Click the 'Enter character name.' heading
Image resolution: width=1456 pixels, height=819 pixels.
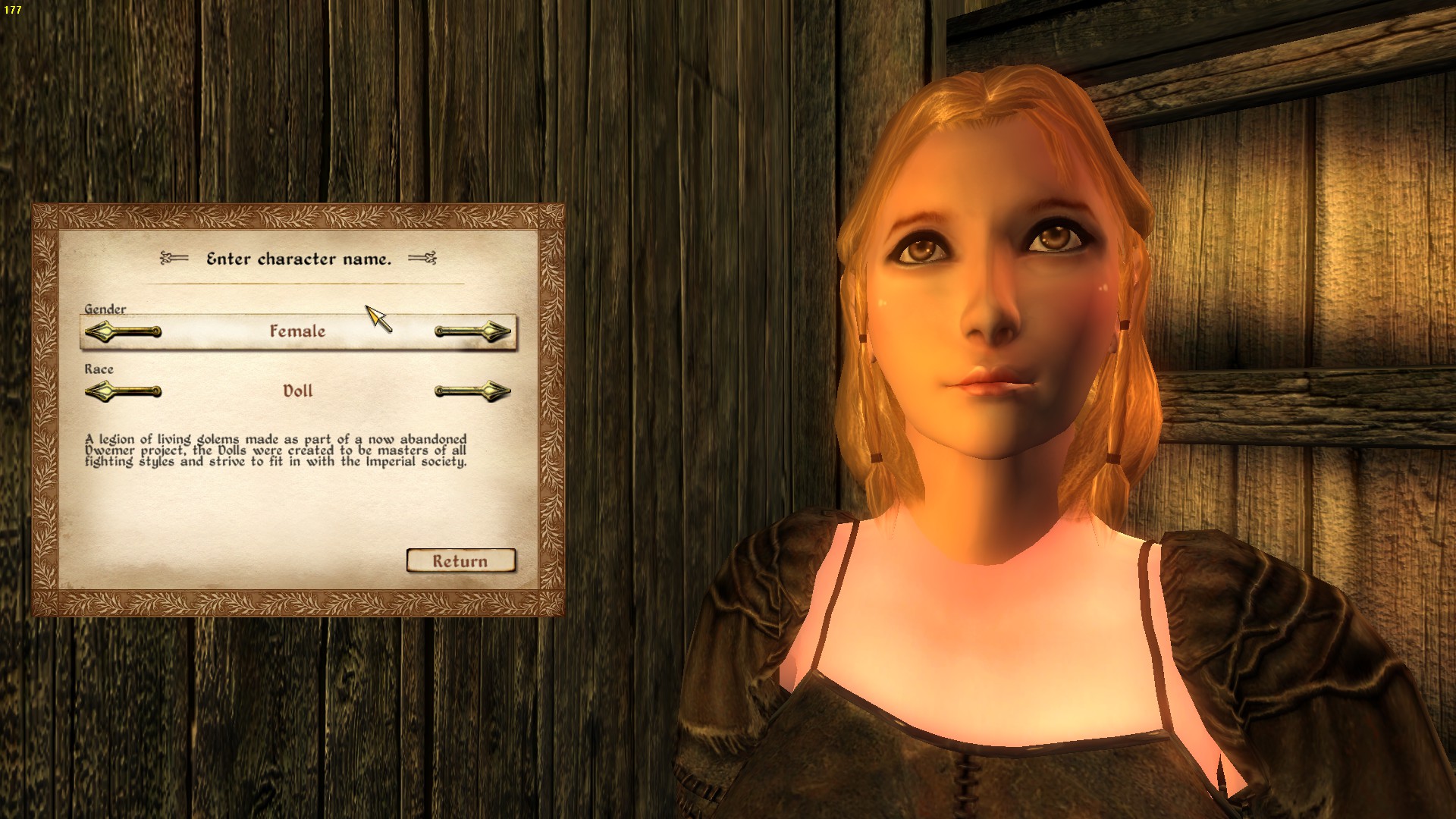pyautogui.click(x=299, y=259)
